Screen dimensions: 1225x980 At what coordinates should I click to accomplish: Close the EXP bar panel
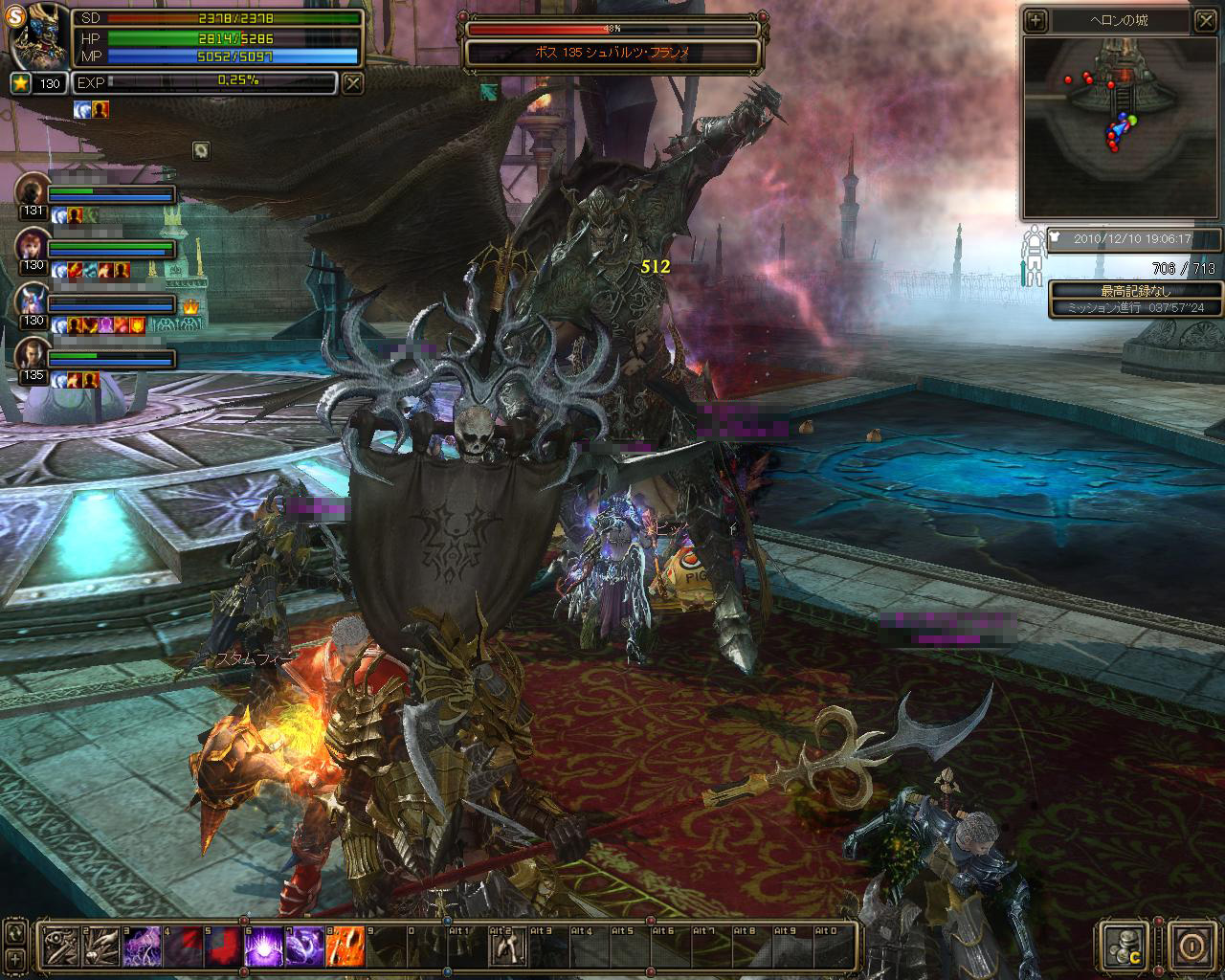tap(353, 83)
